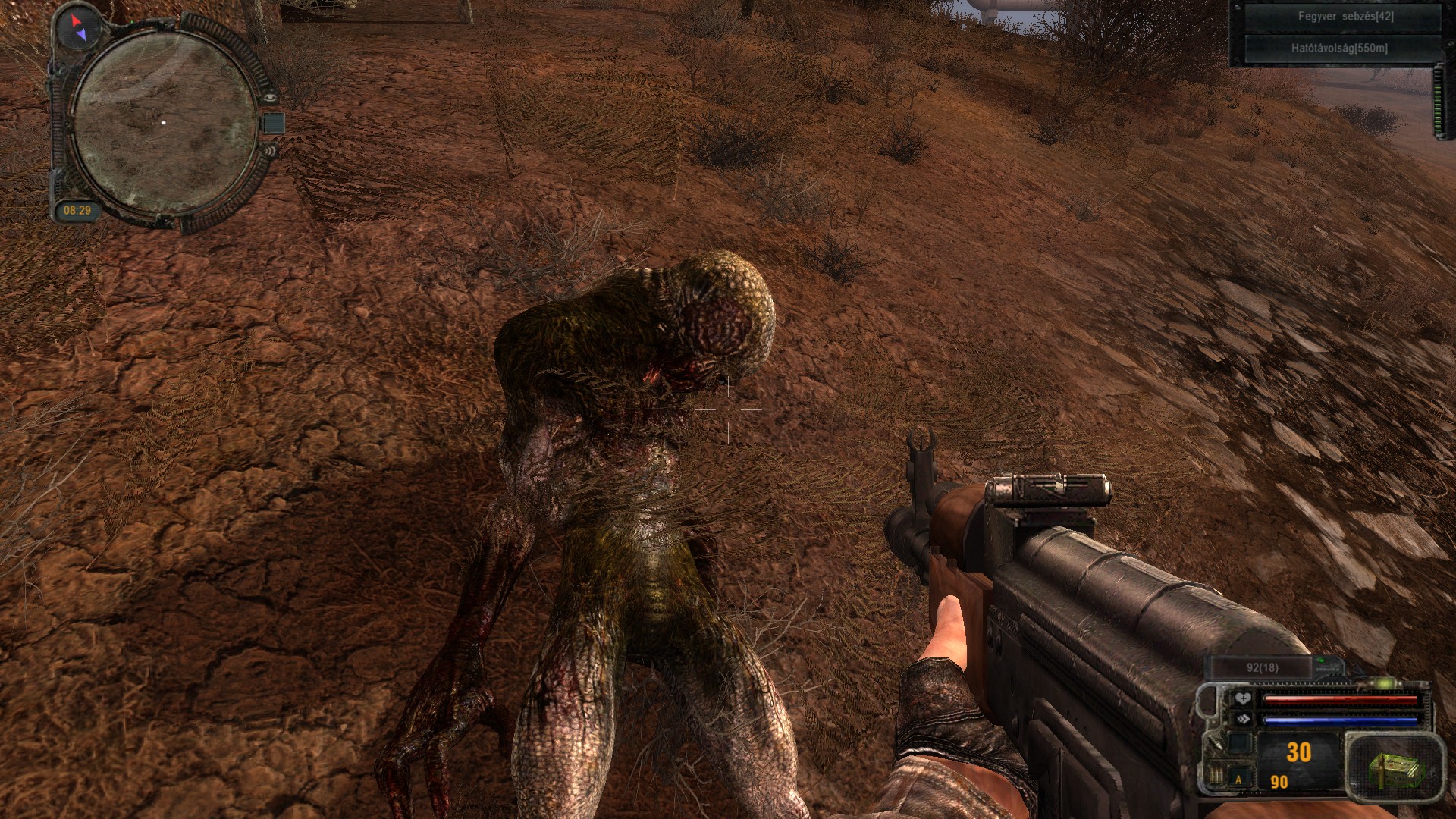Image resolution: width=1456 pixels, height=819 pixels.
Task: Click the three-bullets ammo icon
Action: tap(1216, 777)
